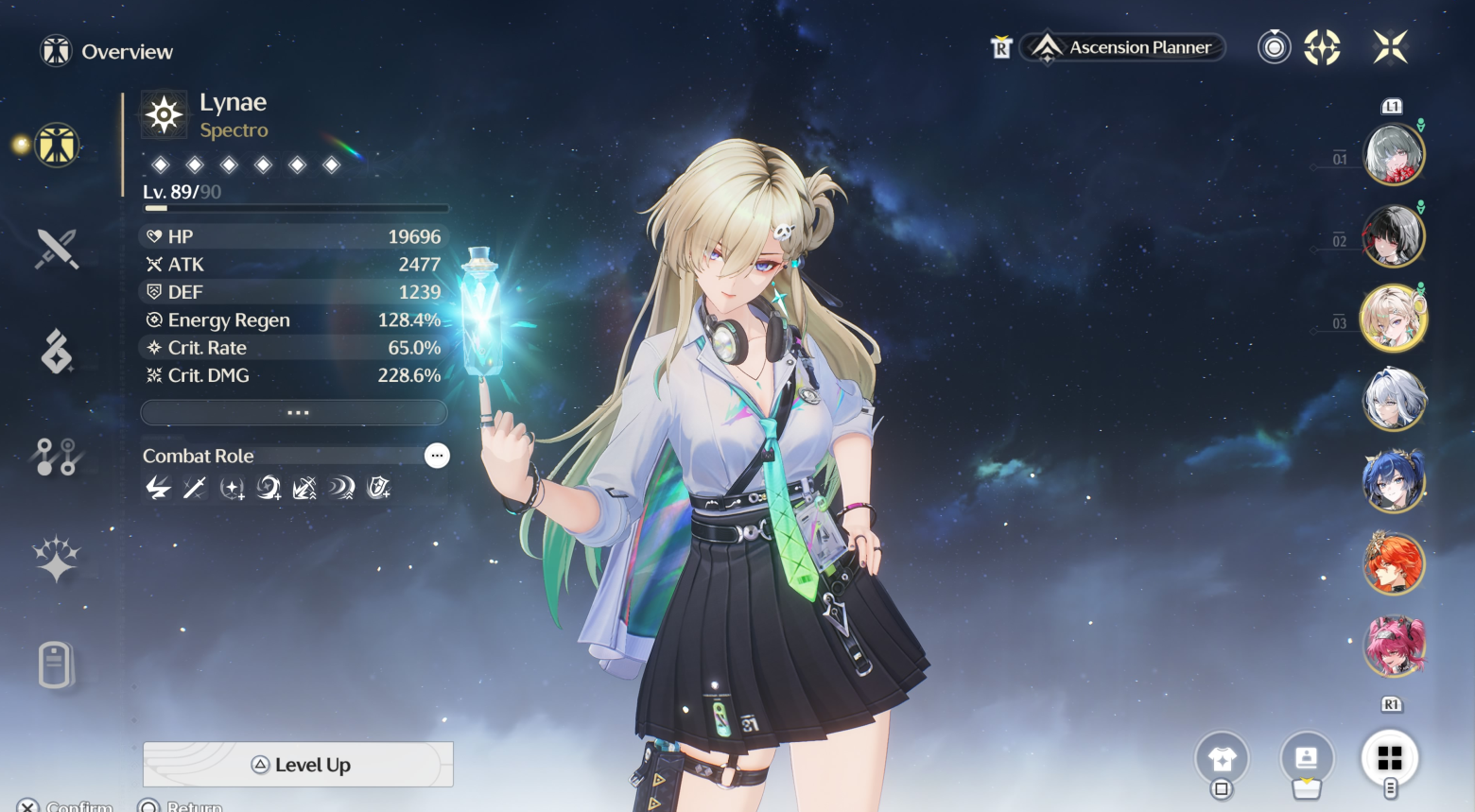Open the clipboard-shaped profile tab

(x=55, y=665)
